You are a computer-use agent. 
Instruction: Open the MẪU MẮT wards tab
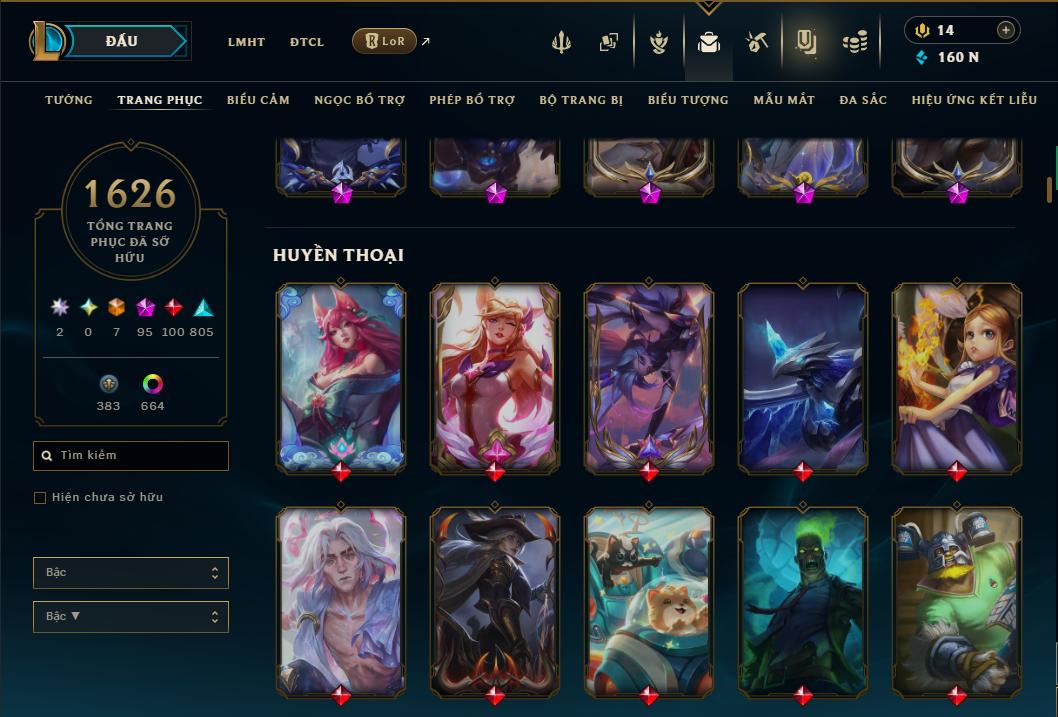pos(784,100)
